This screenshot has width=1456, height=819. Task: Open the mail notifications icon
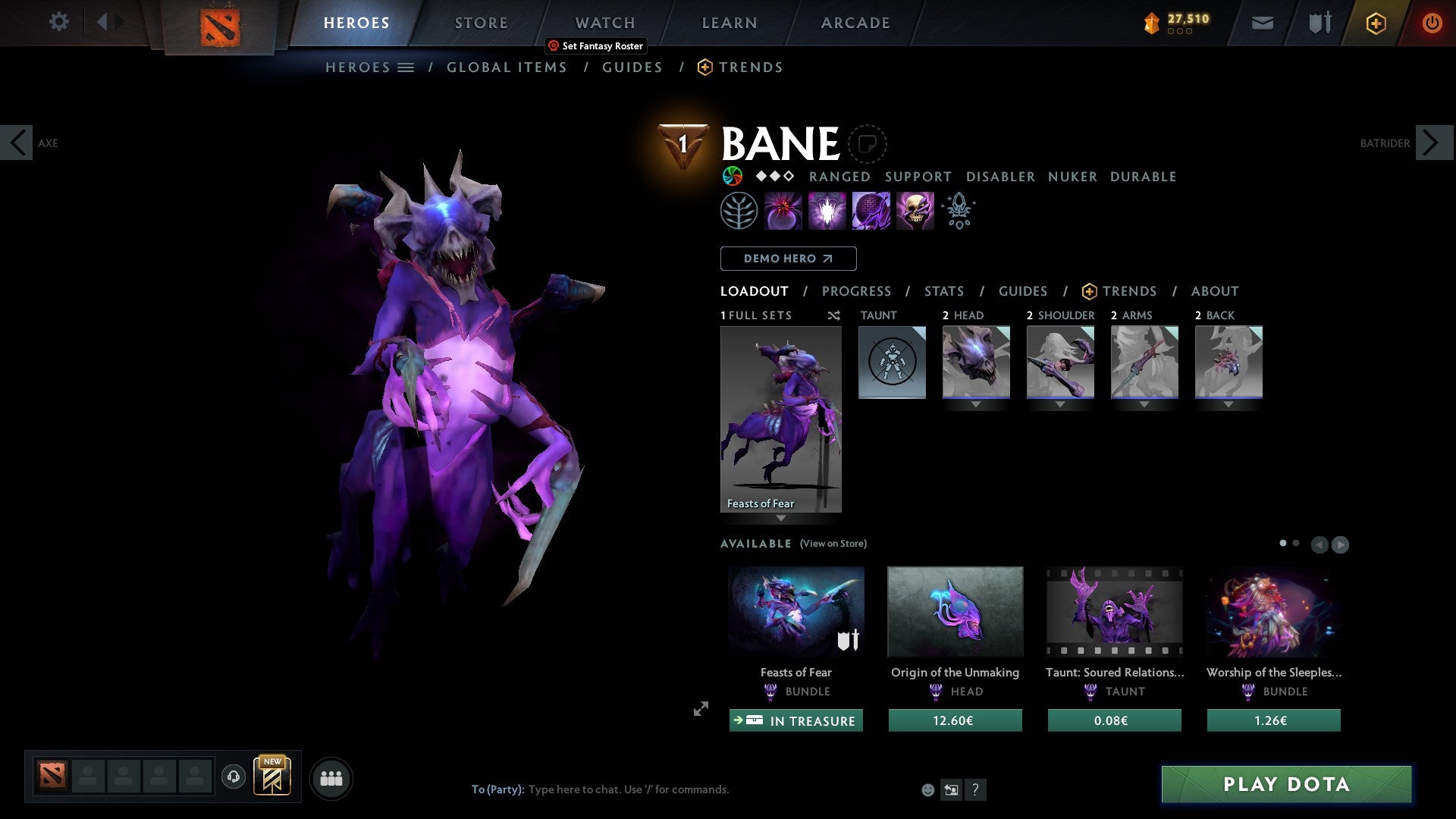point(1262,23)
